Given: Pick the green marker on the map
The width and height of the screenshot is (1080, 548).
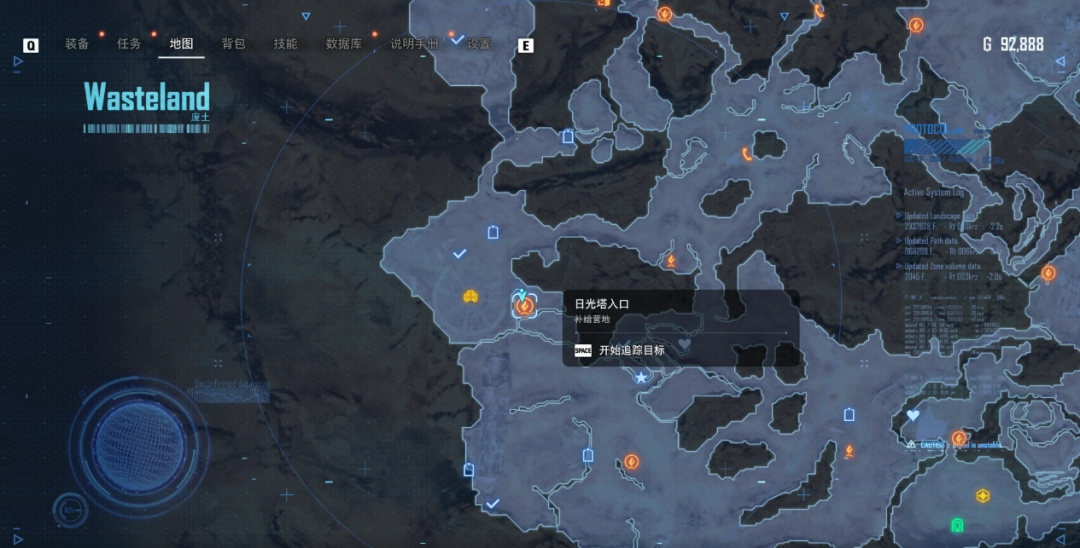Looking at the screenshot, I should [957, 524].
